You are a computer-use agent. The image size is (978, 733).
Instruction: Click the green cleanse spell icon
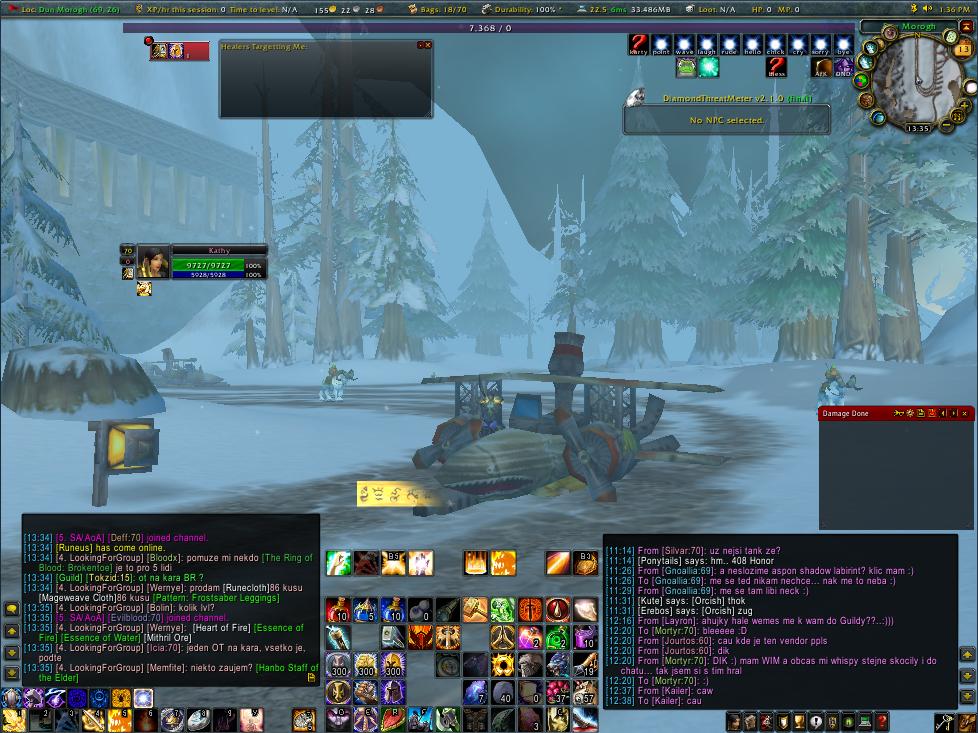[x=502, y=610]
